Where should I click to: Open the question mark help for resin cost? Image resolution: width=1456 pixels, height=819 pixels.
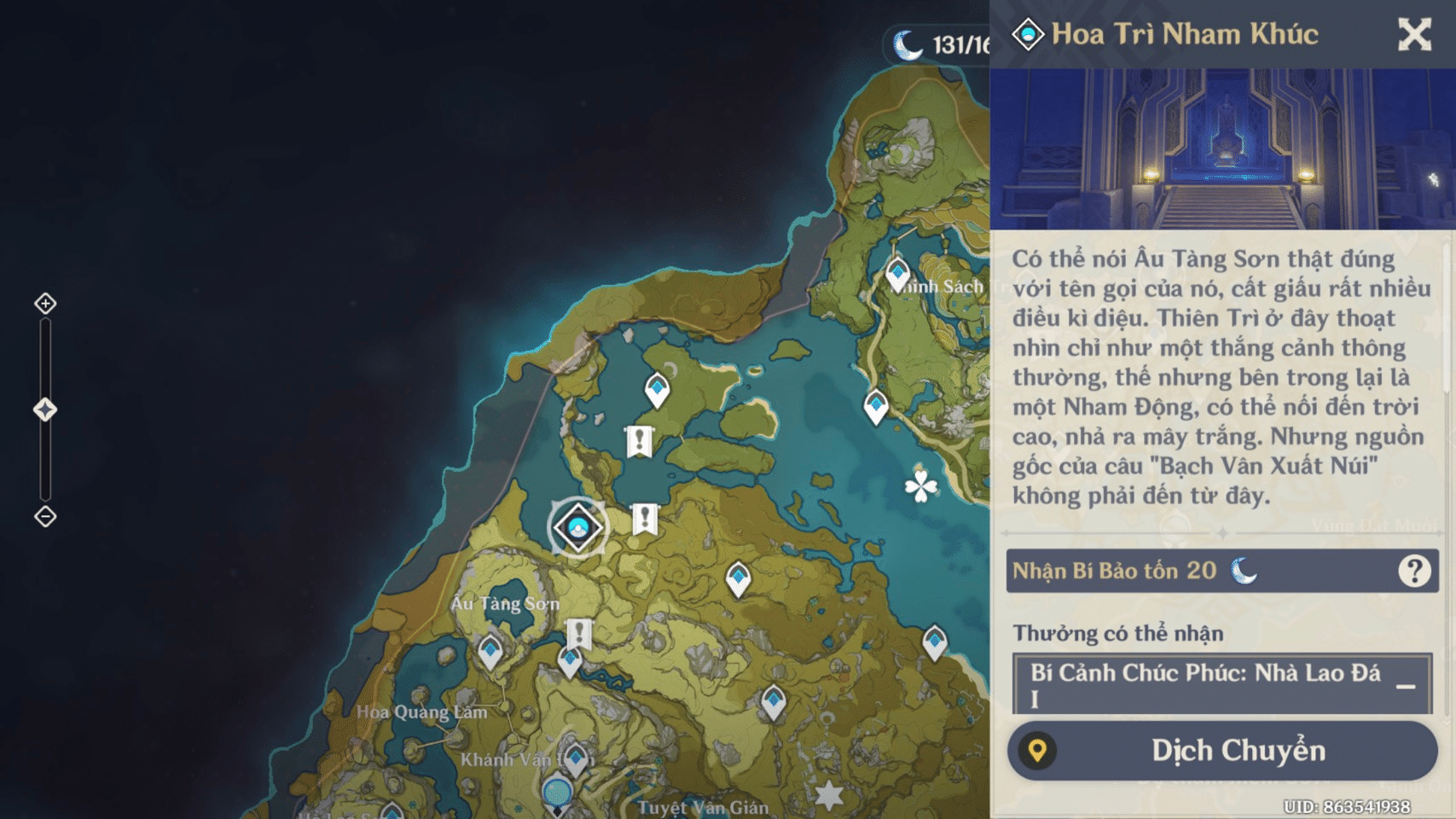point(1413,571)
